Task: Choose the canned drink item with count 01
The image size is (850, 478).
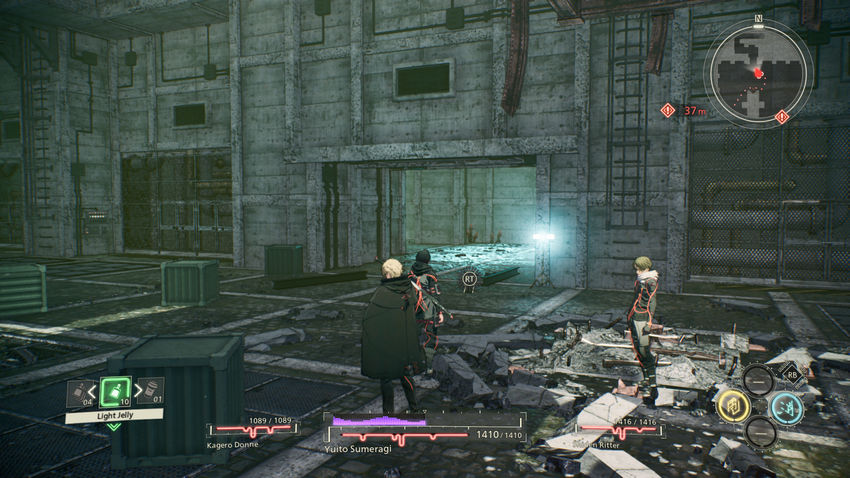Action: click(x=153, y=391)
